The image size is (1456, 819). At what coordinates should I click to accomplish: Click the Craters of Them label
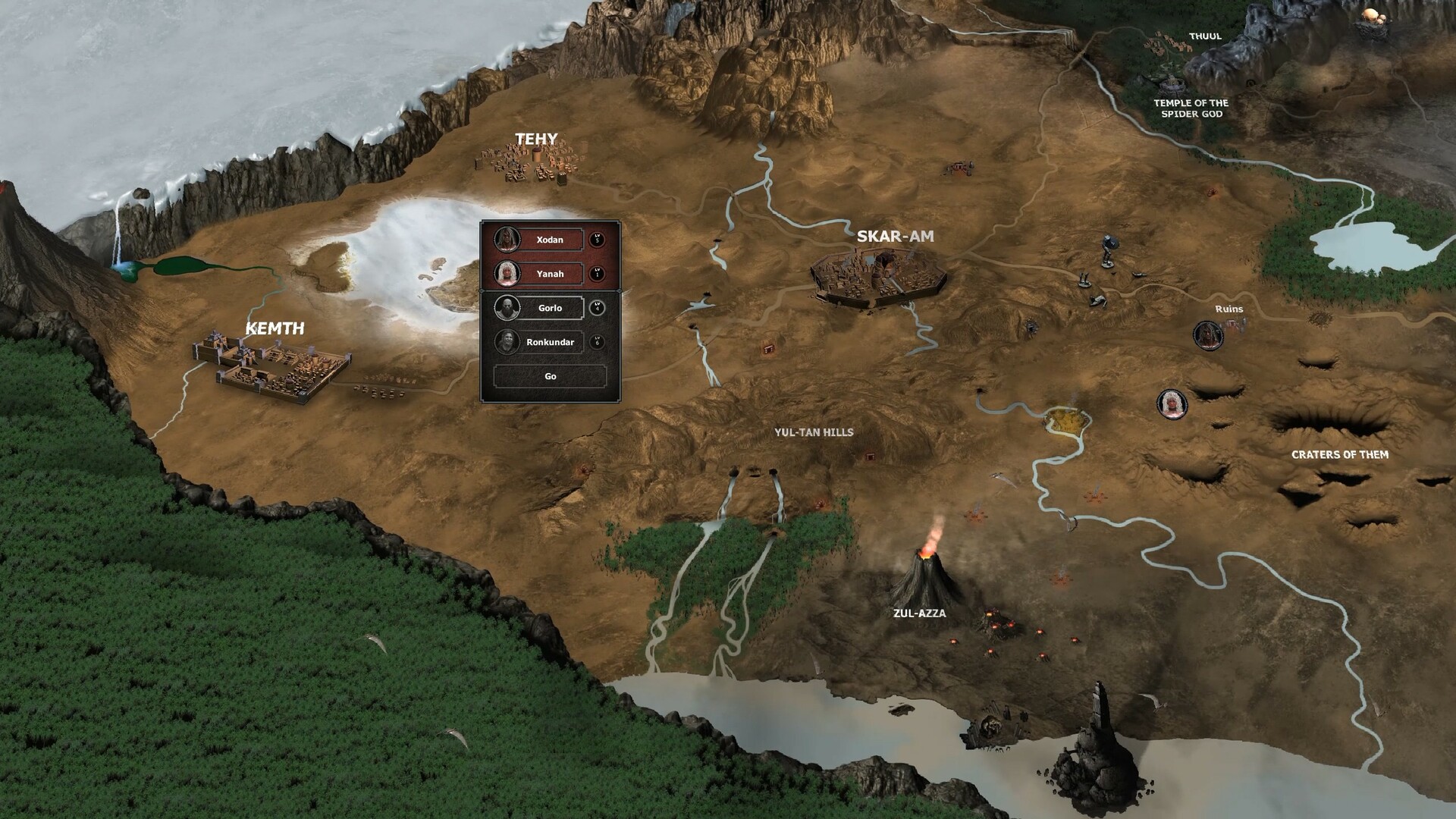pos(1339,455)
